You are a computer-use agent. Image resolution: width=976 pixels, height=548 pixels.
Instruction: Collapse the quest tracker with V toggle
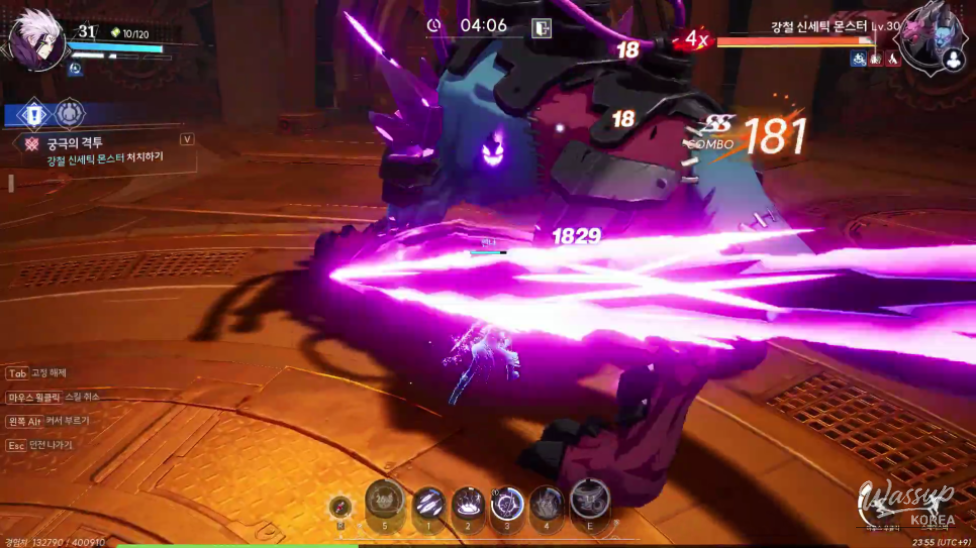pos(186,139)
